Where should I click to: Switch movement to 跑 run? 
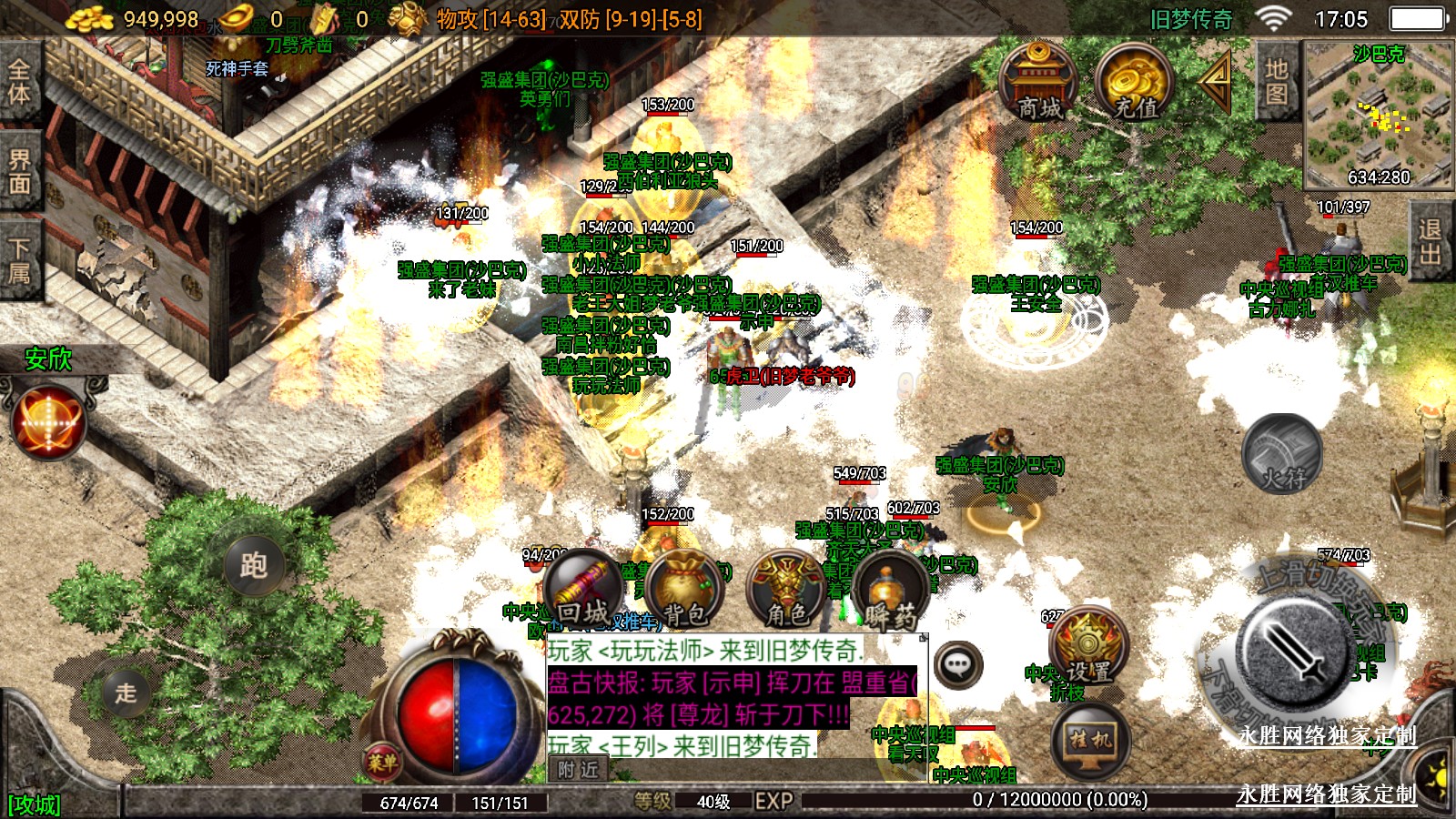(254, 565)
